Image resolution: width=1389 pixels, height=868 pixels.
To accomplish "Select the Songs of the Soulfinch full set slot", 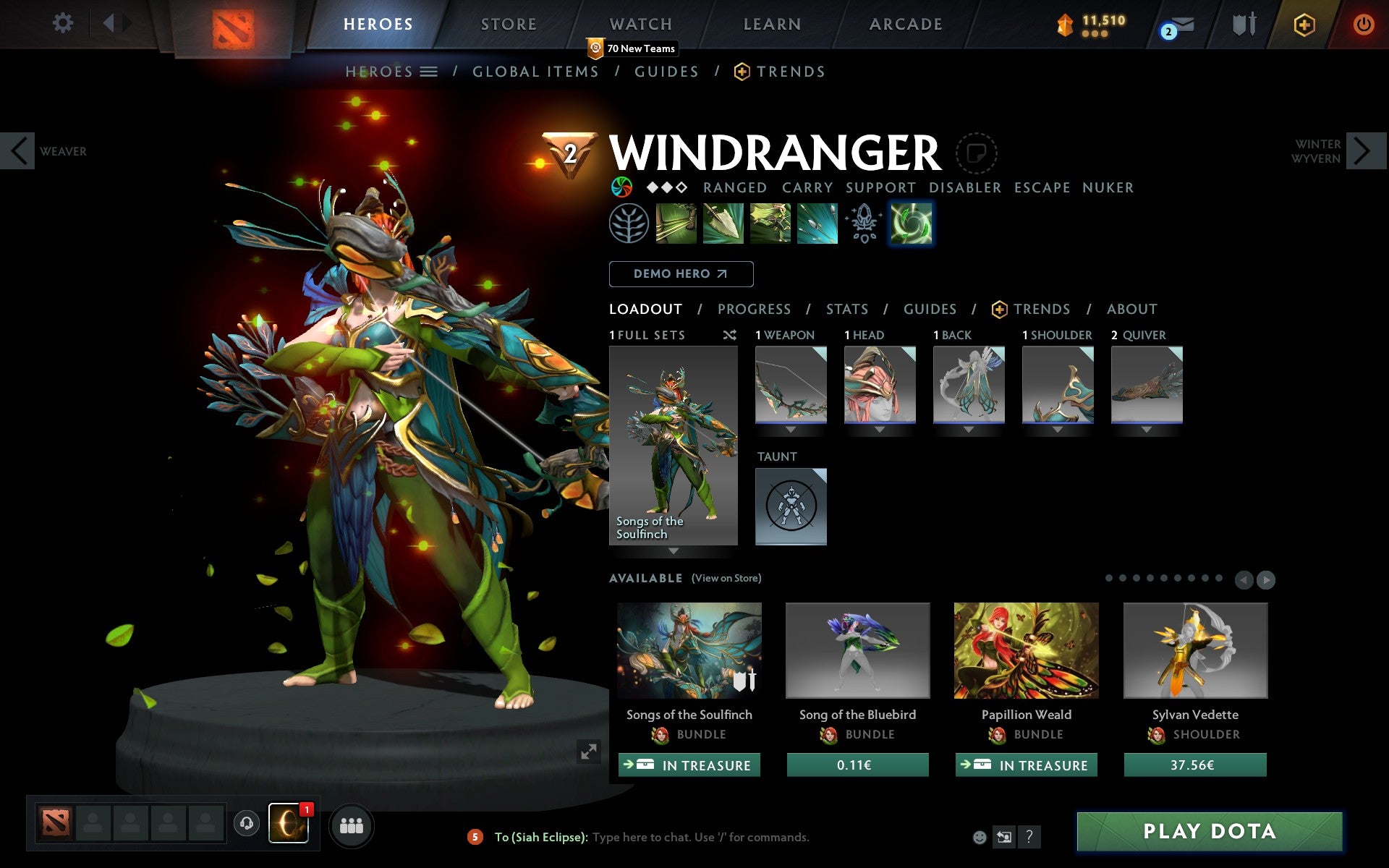I will (x=673, y=445).
